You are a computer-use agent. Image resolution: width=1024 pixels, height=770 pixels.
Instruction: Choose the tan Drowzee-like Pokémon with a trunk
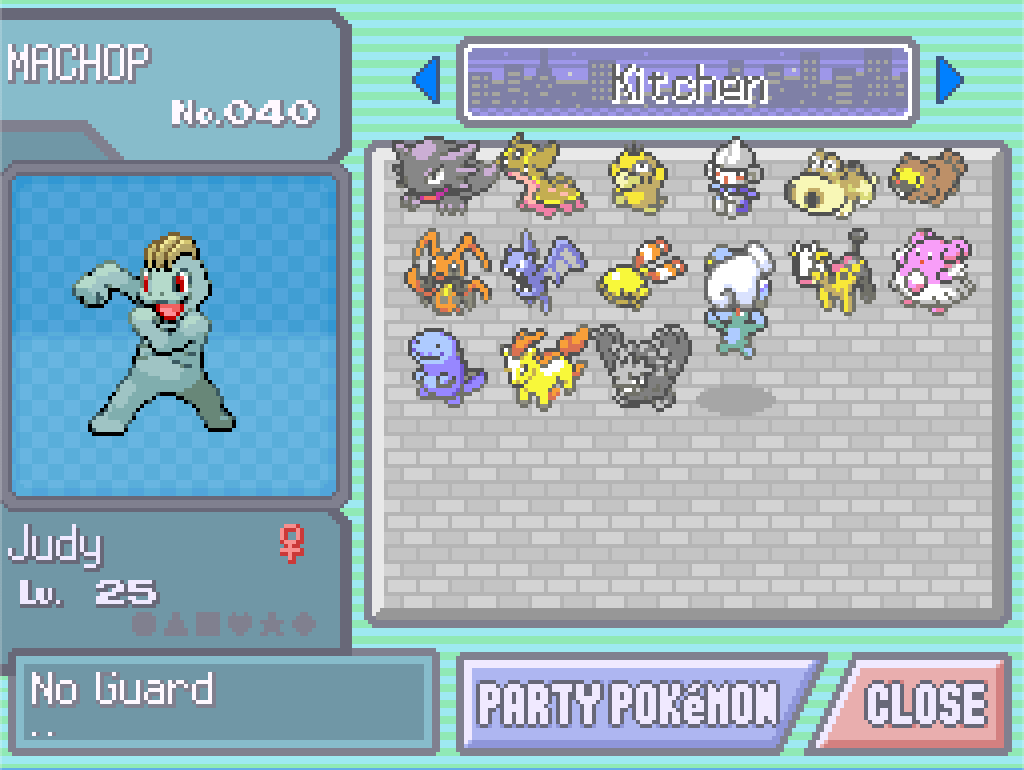click(x=830, y=182)
